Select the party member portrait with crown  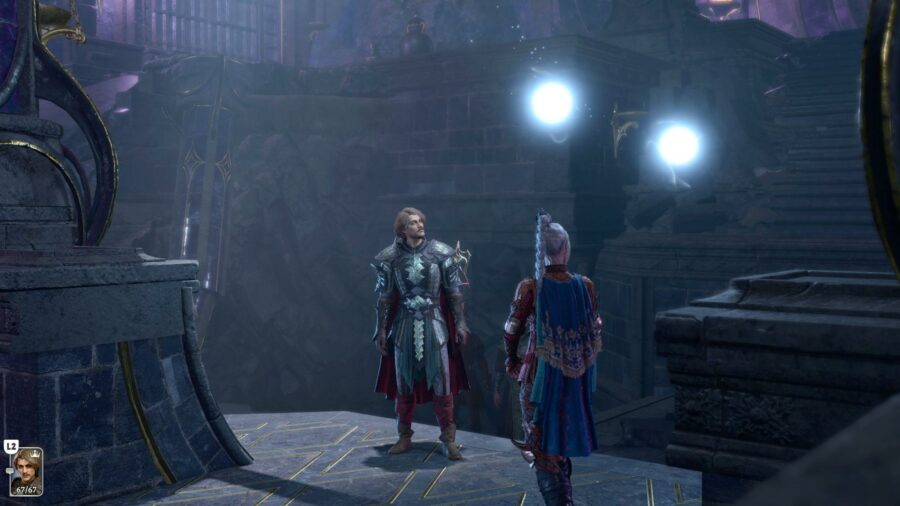click(x=26, y=470)
